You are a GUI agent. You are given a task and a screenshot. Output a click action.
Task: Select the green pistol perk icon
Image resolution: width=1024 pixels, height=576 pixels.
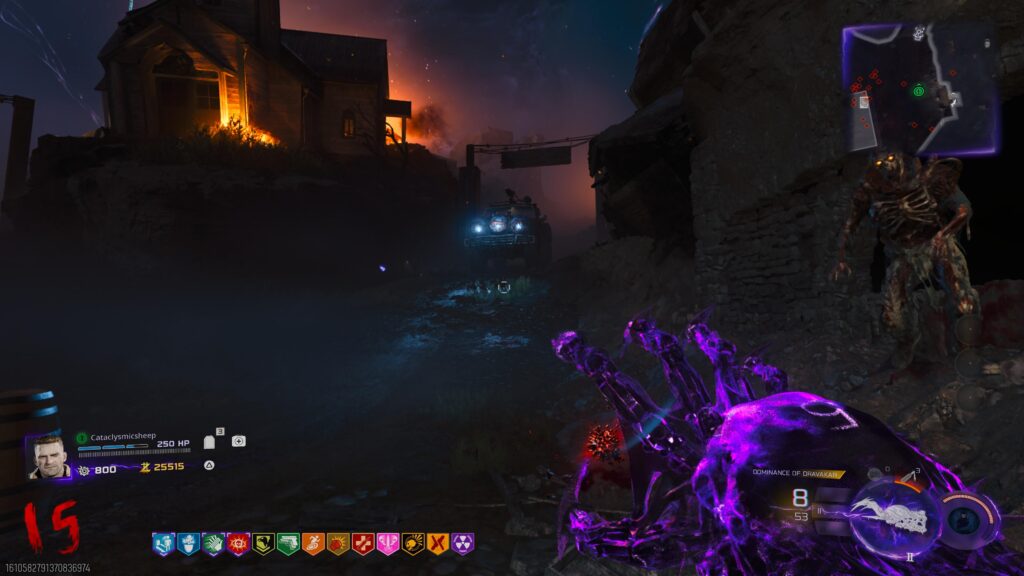pyautogui.click(x=288, y=544)
